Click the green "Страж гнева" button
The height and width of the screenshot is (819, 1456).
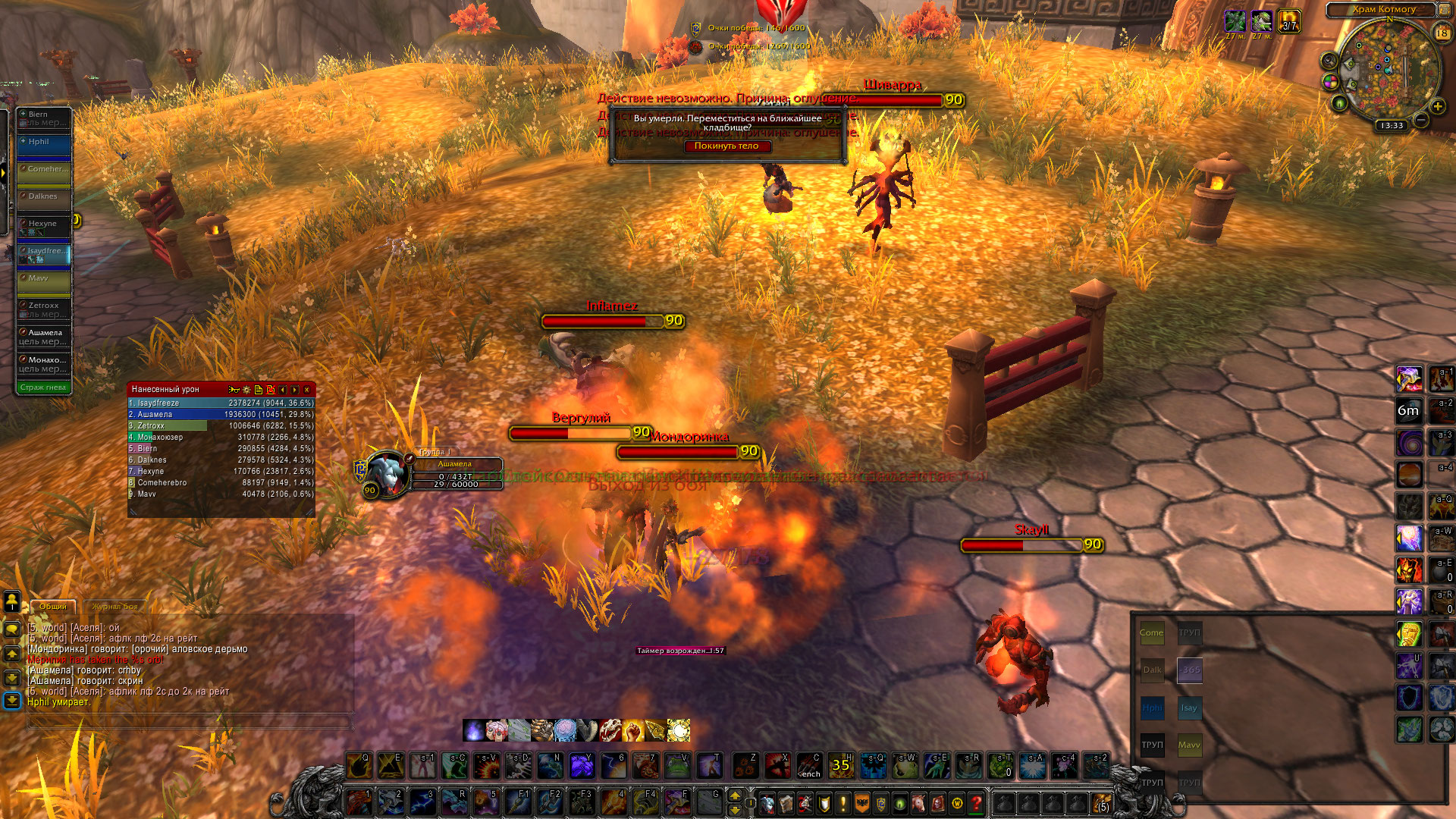coord(43,388)
